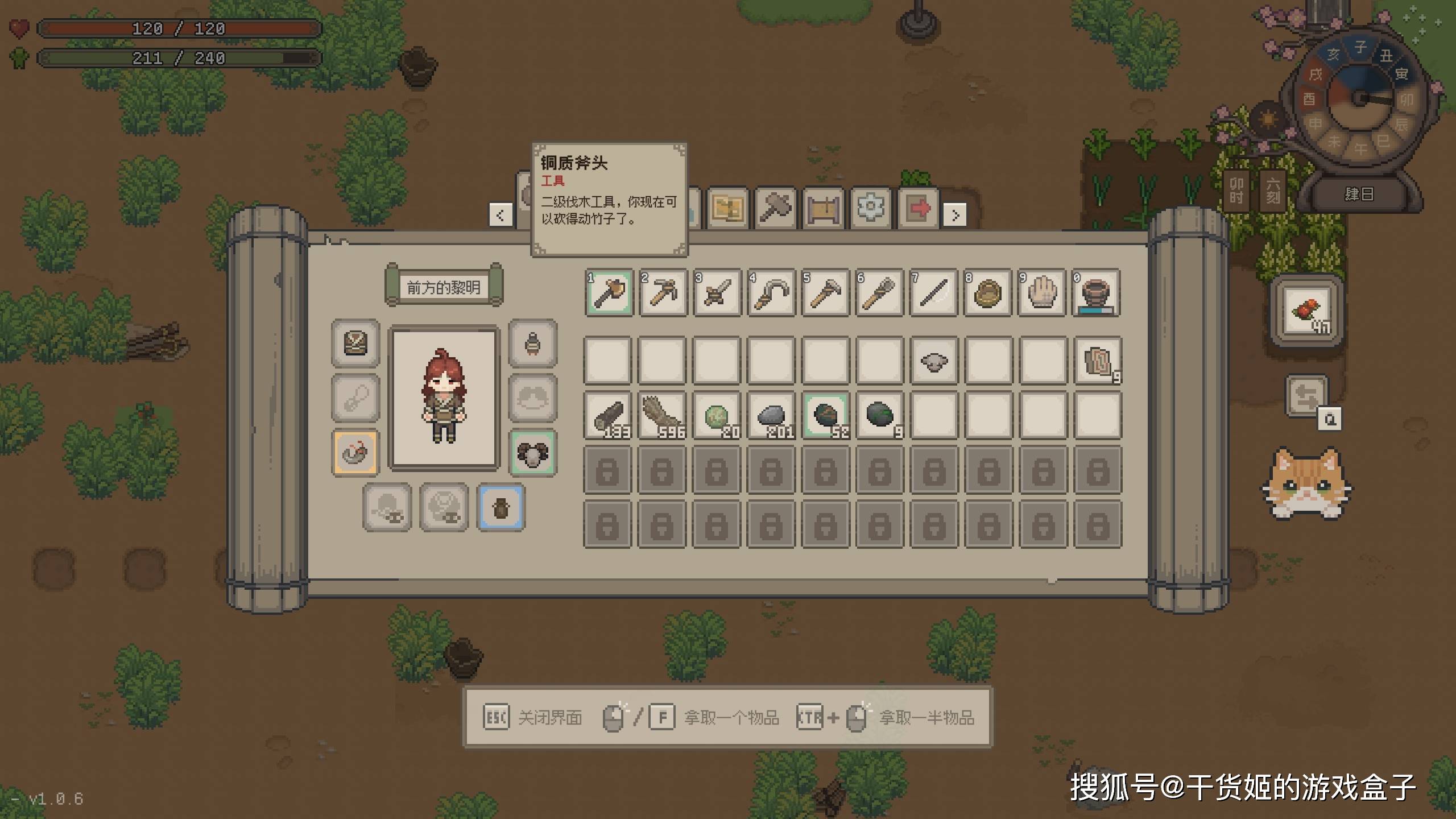Take the wood log stack of 133

pyautogui.click(x=608, y=416)
